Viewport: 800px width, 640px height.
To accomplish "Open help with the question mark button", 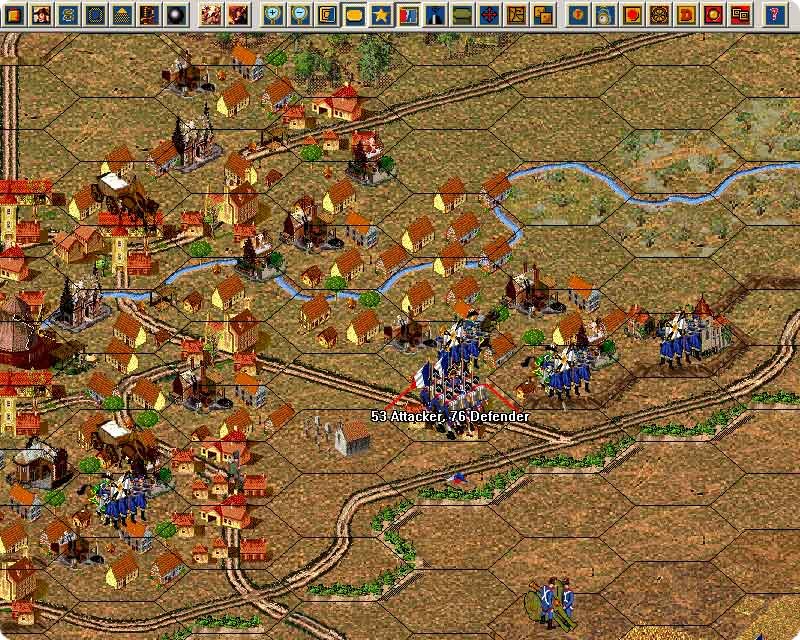I will click(x=773, y=14).
